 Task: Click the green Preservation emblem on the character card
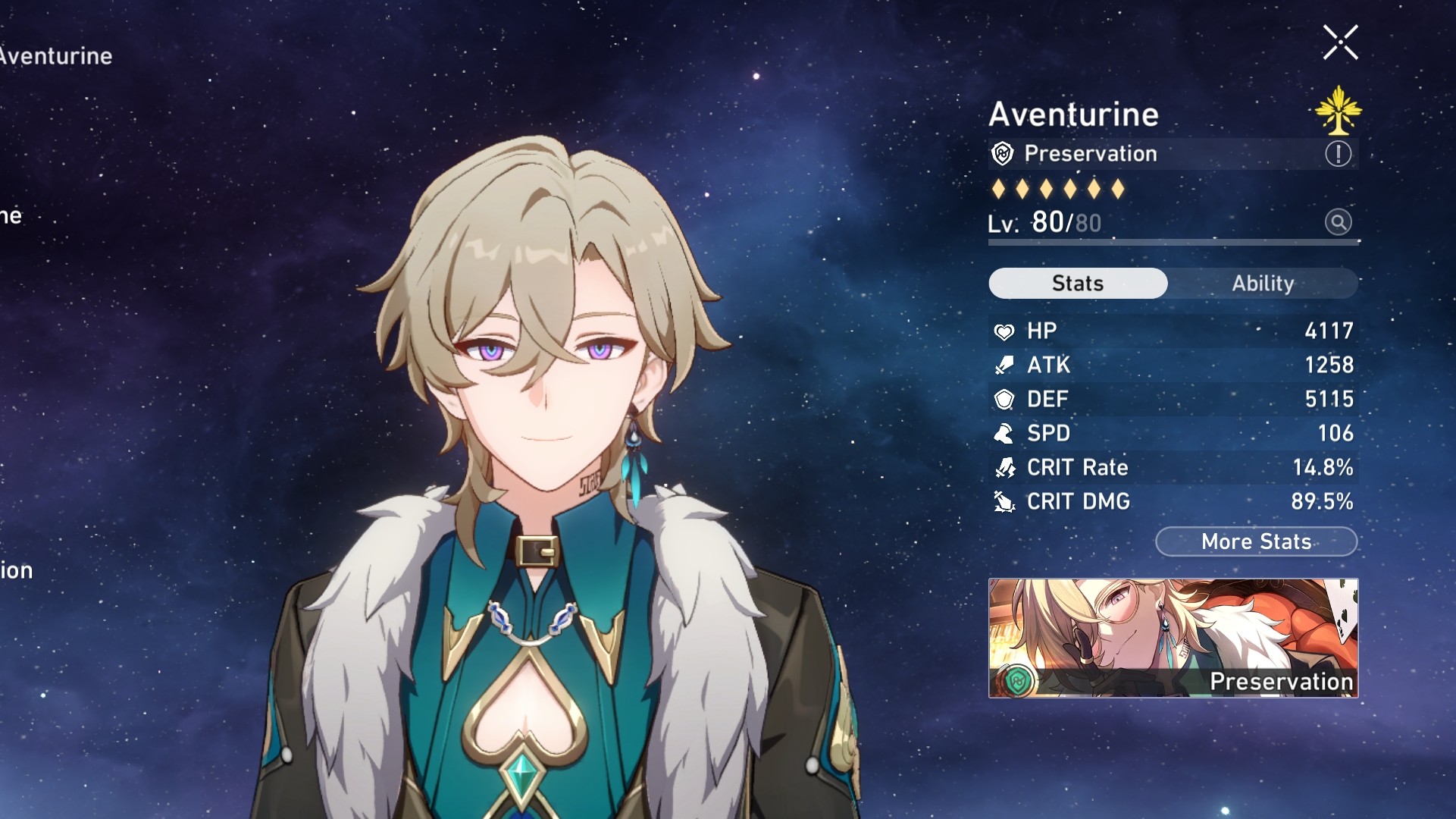[x=1017, y=680]
